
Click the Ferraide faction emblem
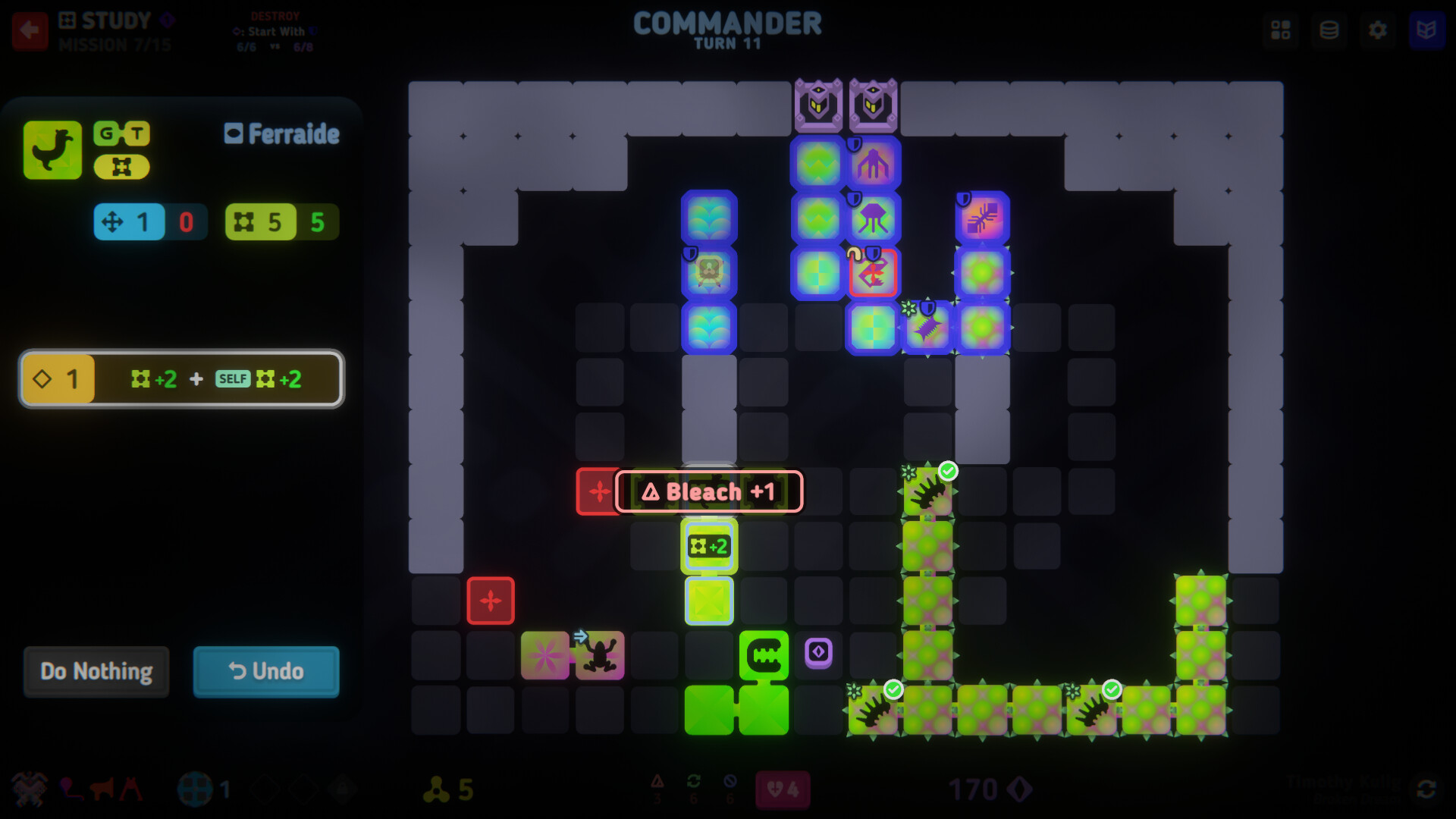tap(234, 133)
